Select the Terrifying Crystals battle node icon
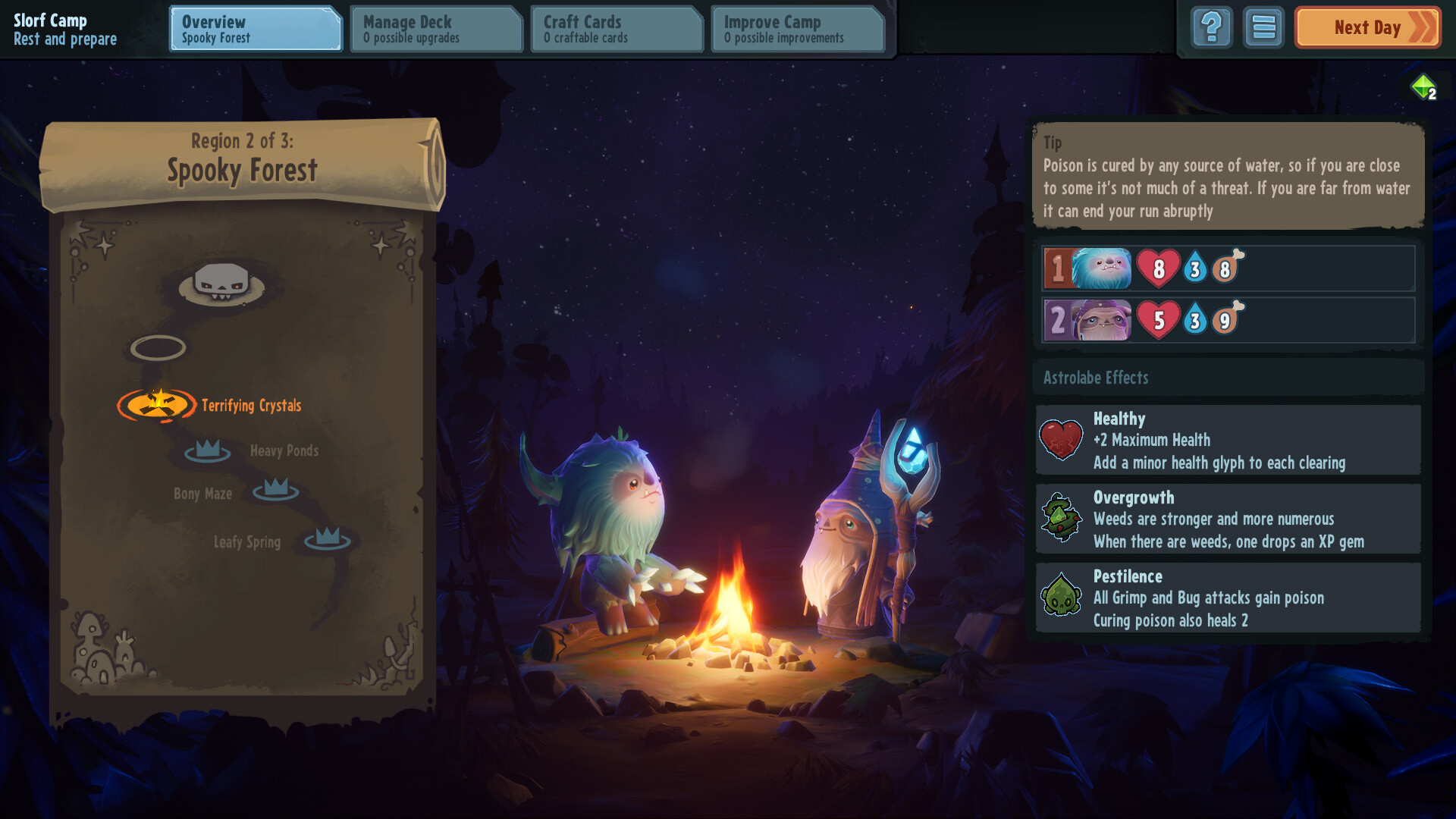 tap(158, 406)
